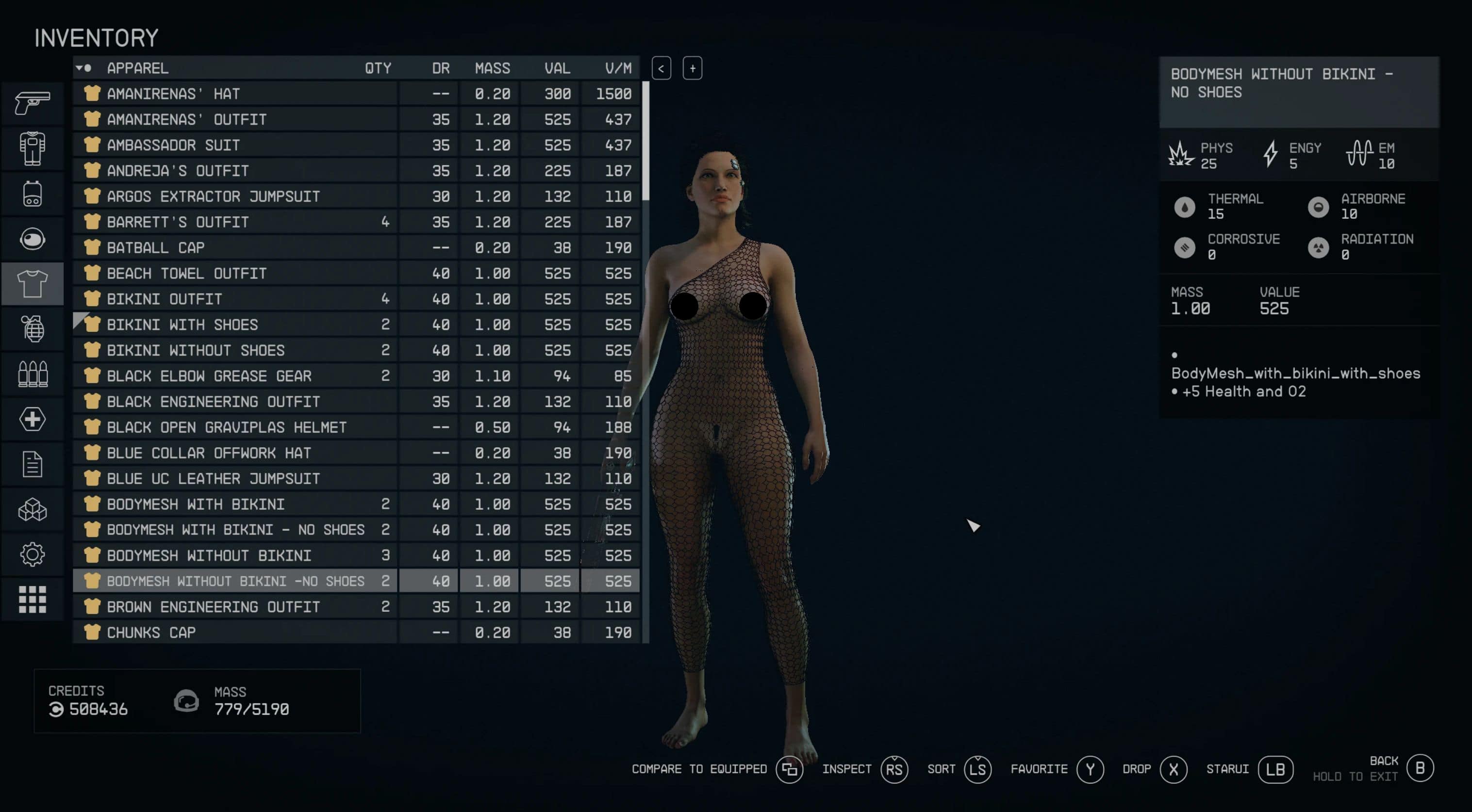Image resolution: width=1472 pixels, height=812 pixels.
Task: Sort the list by MASS column
Action: [492, 68]
